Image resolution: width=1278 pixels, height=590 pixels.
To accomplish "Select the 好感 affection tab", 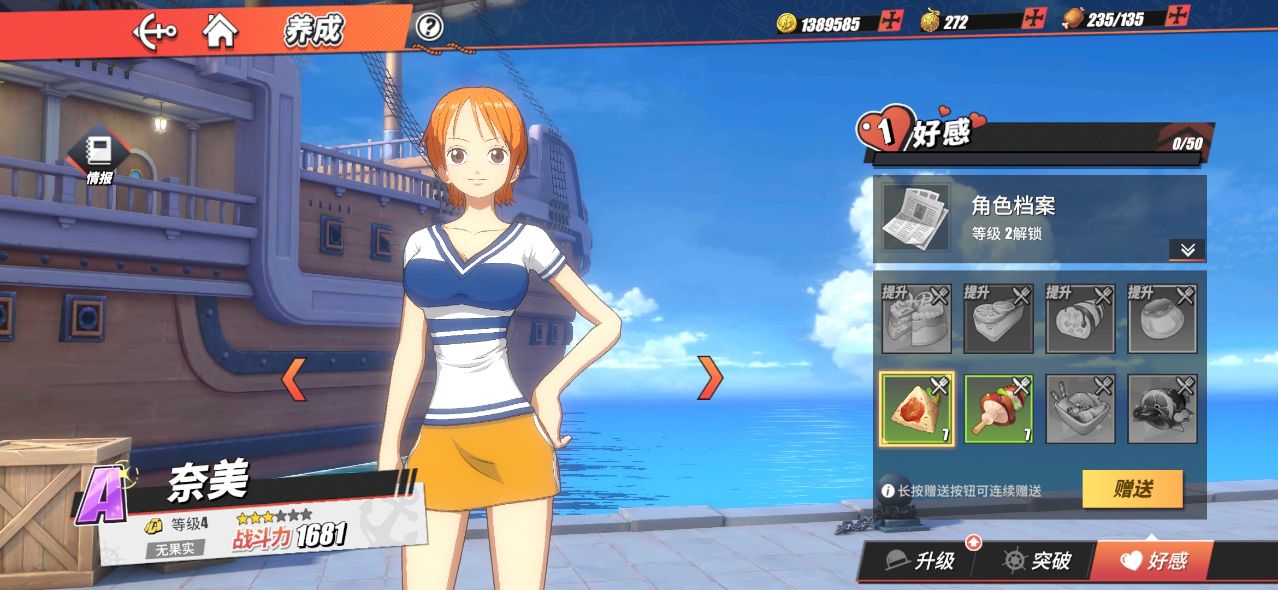I will point(1154,561).
